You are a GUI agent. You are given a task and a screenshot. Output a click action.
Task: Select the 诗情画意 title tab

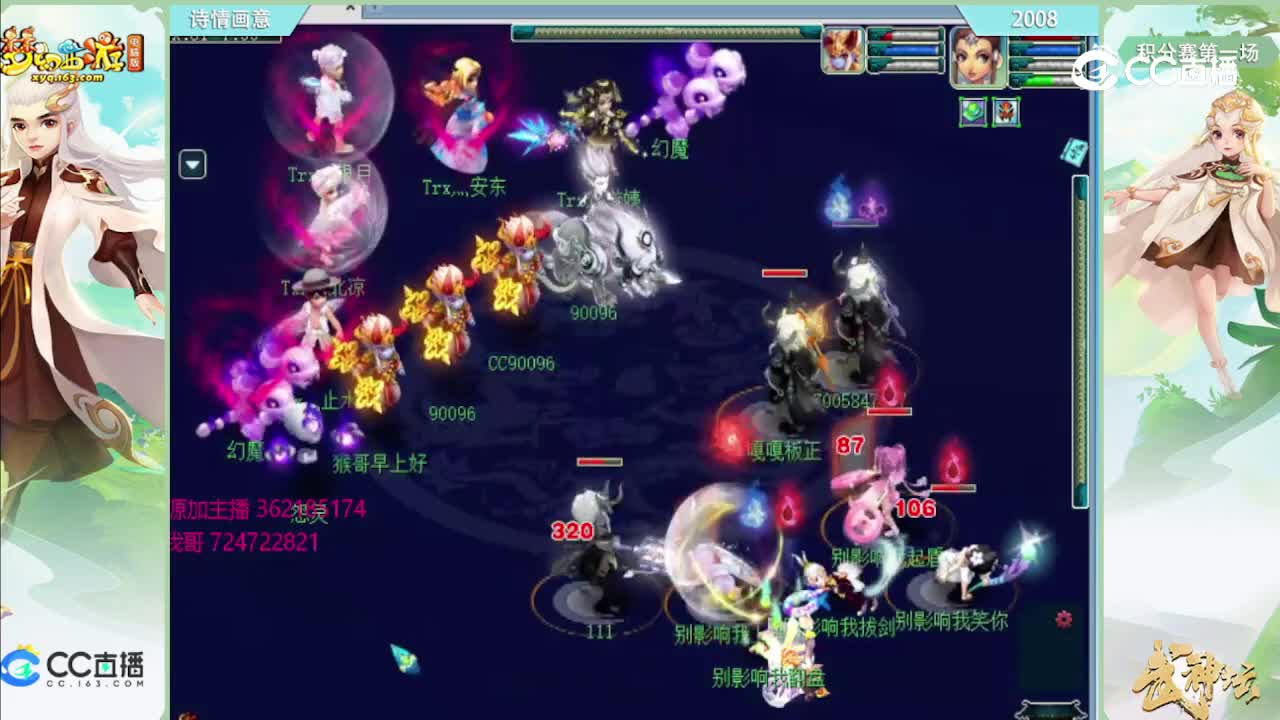pyautogui.click(x=230, y=18)
